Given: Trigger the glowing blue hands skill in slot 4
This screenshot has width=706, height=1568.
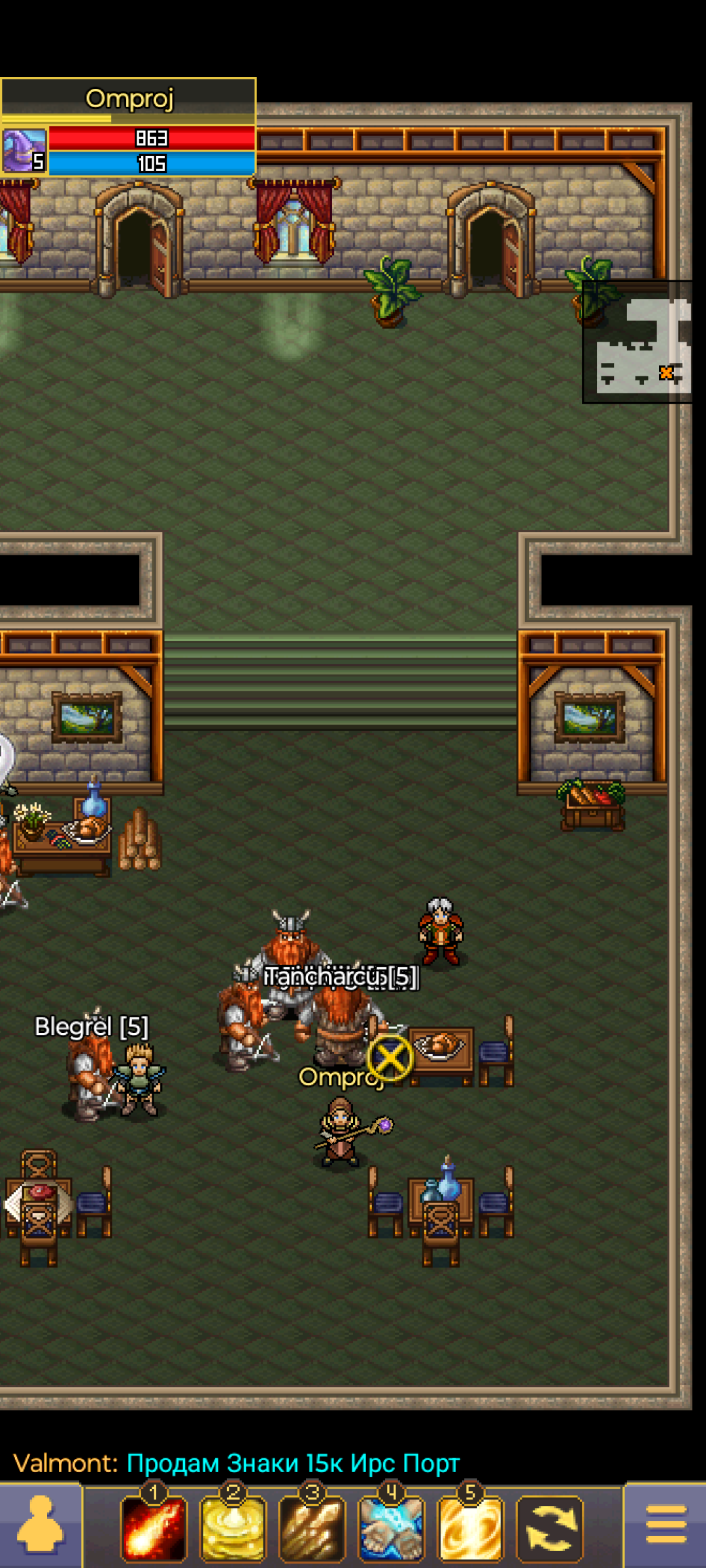Looking at the screenshot, I should (x=392, y=1529).
